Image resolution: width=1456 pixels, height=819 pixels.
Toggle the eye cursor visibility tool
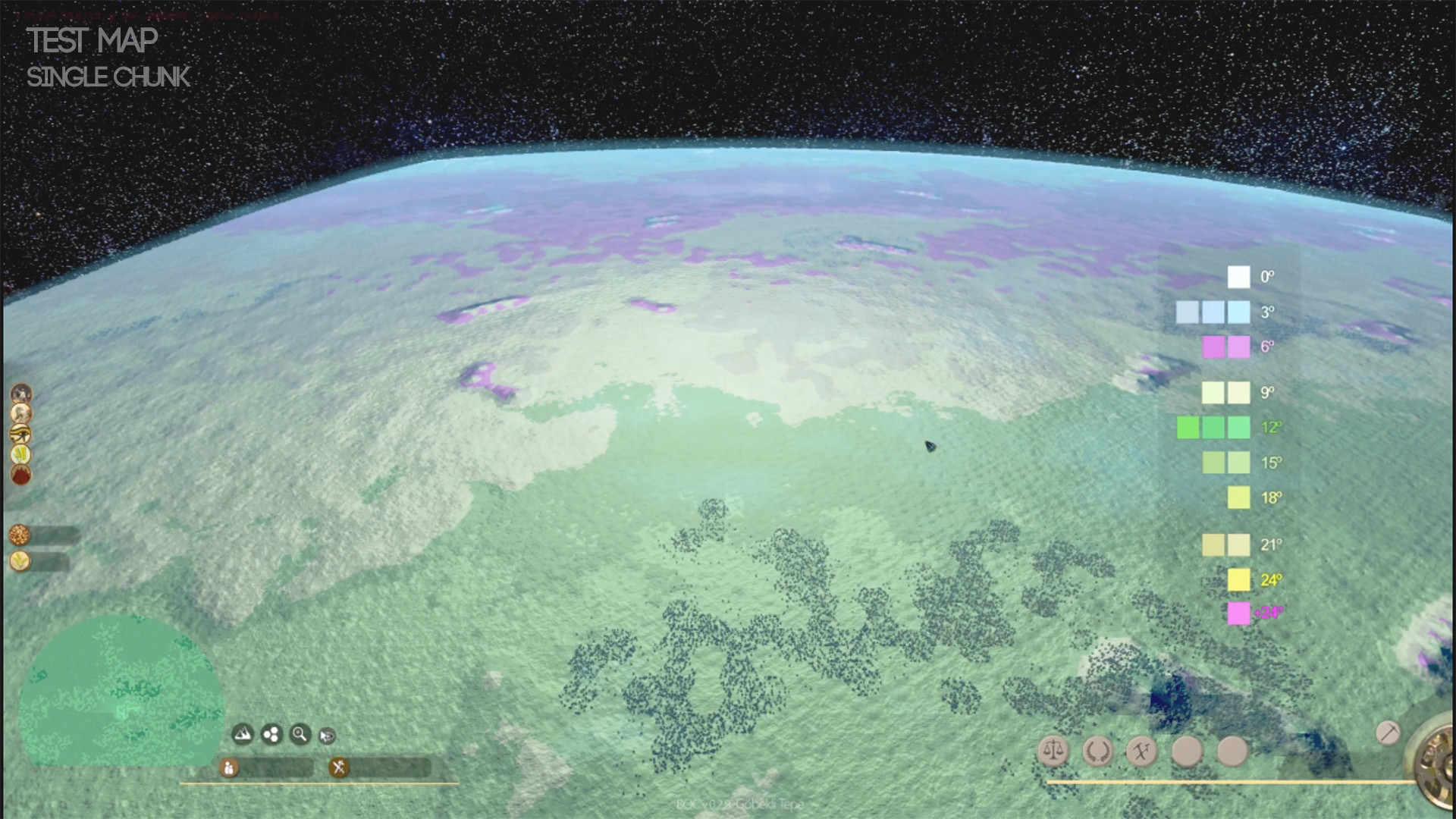coord(327,735)
